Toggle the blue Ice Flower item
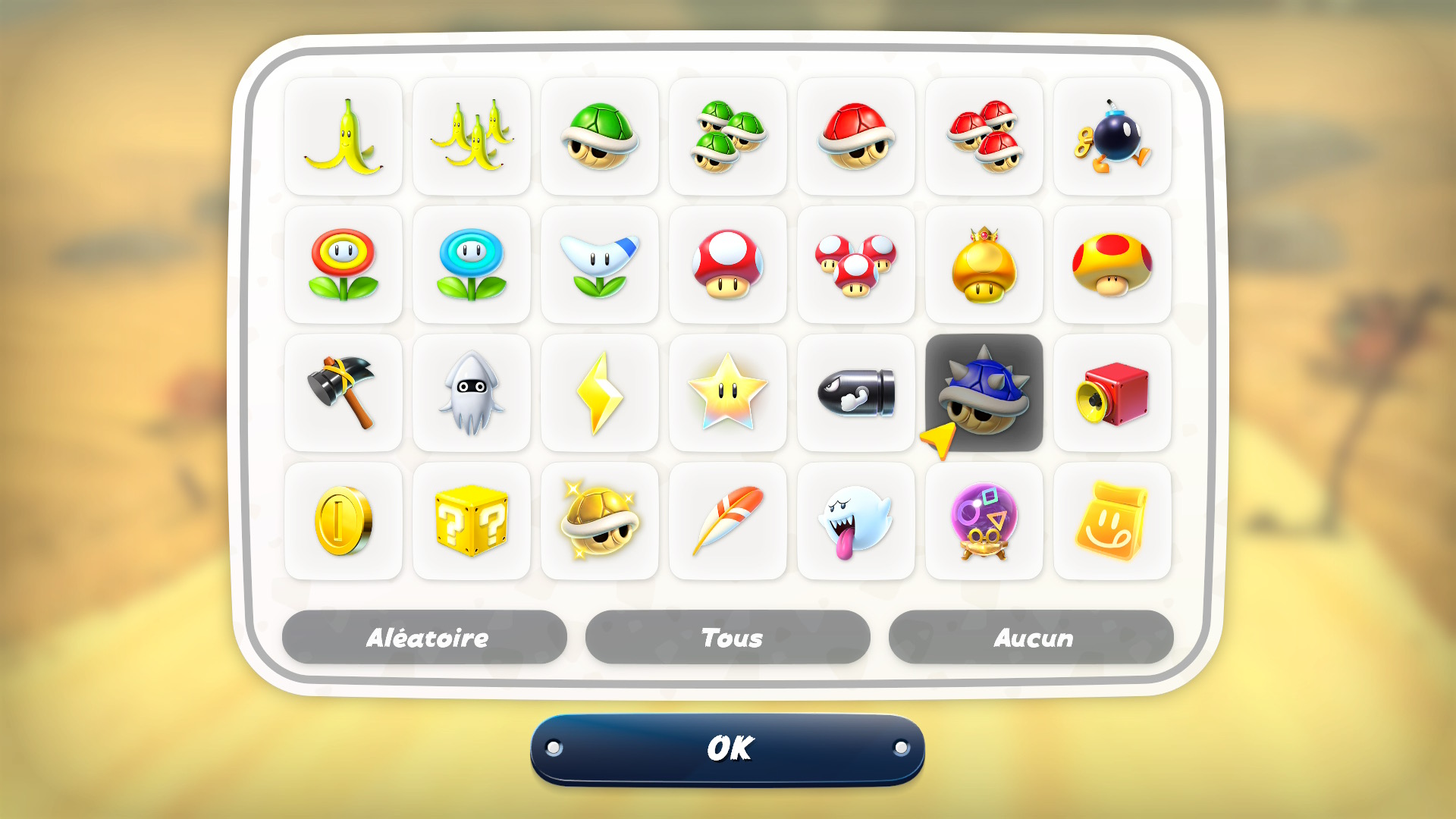 pos(472,265)
